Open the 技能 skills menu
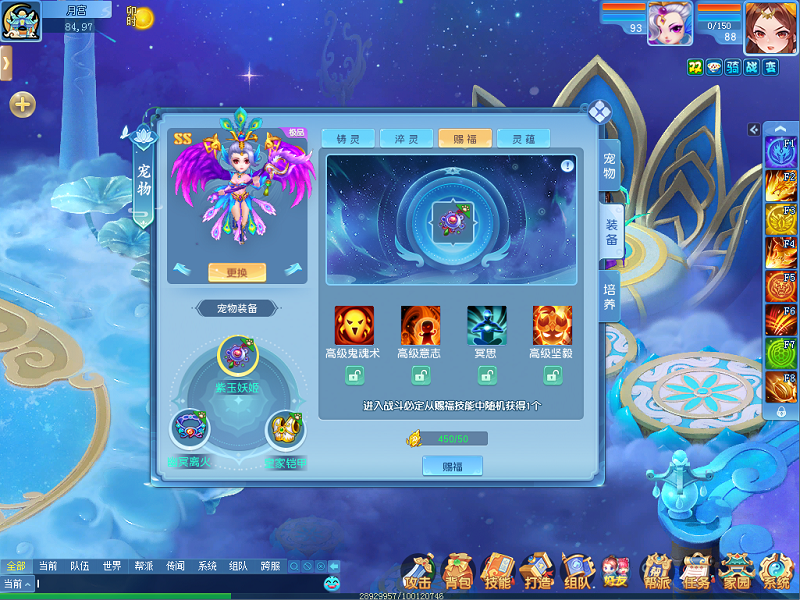This screenshot has height=600, width=800. [x=497, y=573]
